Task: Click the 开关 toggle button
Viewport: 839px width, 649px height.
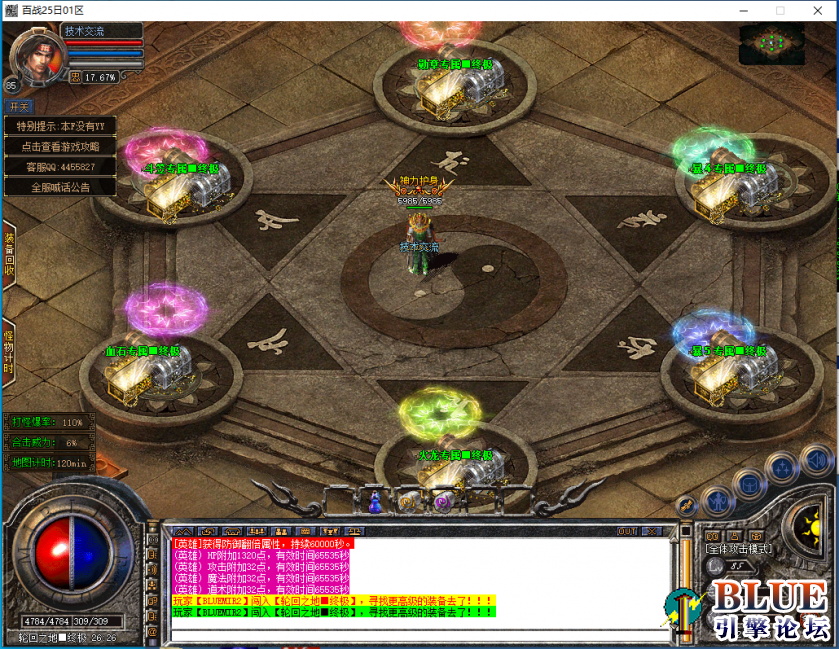Action: tap(19, 105)
